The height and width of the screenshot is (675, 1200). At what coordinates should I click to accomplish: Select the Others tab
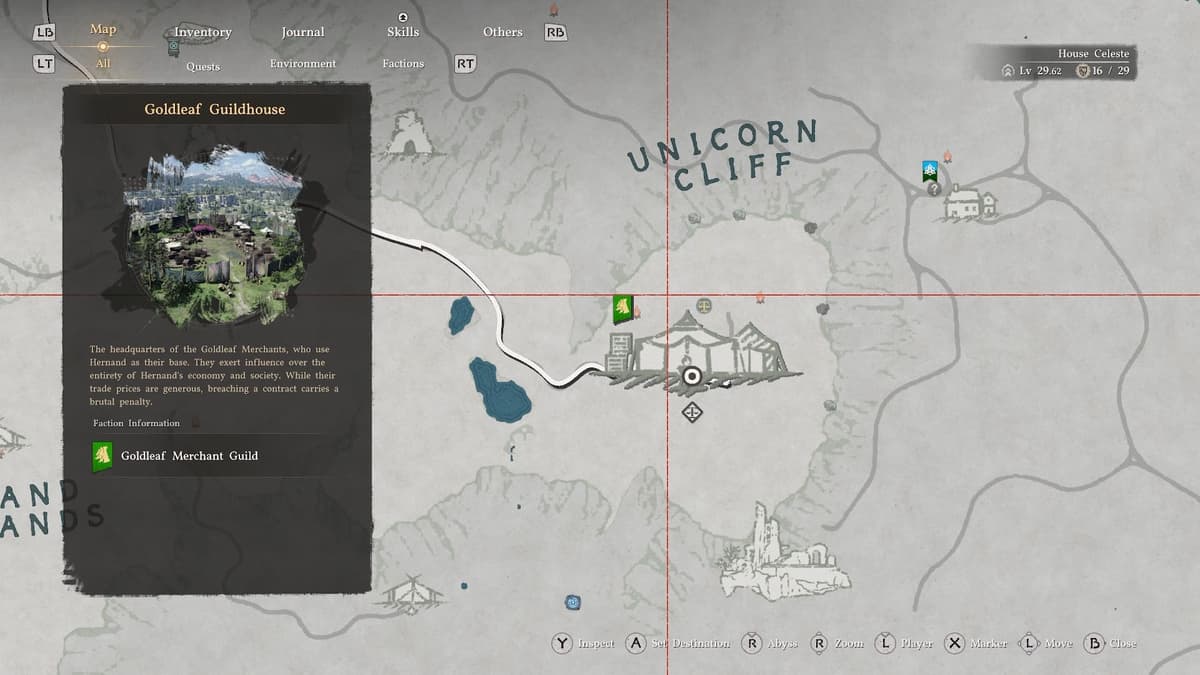(x=502, y=32)
